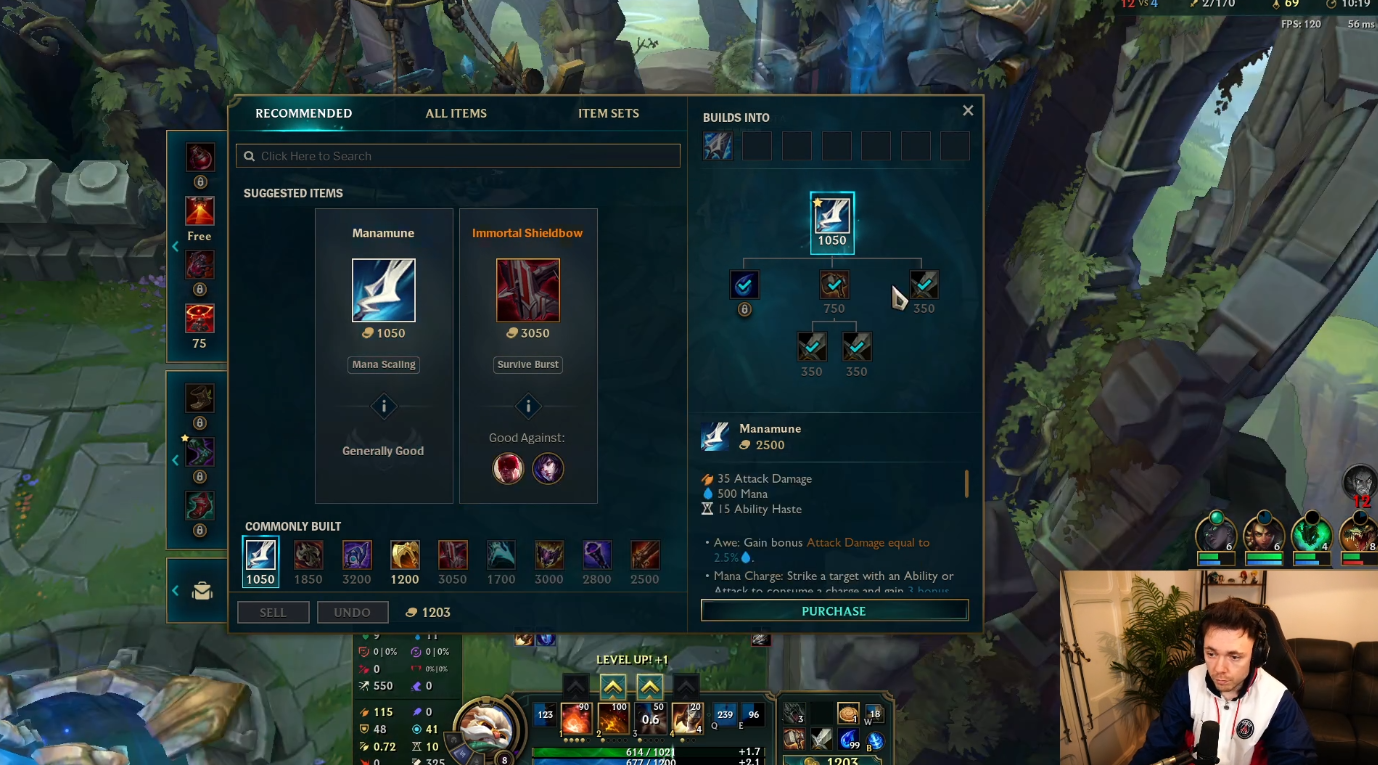Switch to the All Items tab
The width and height of the screenshot is (1378, 765).
456,114
